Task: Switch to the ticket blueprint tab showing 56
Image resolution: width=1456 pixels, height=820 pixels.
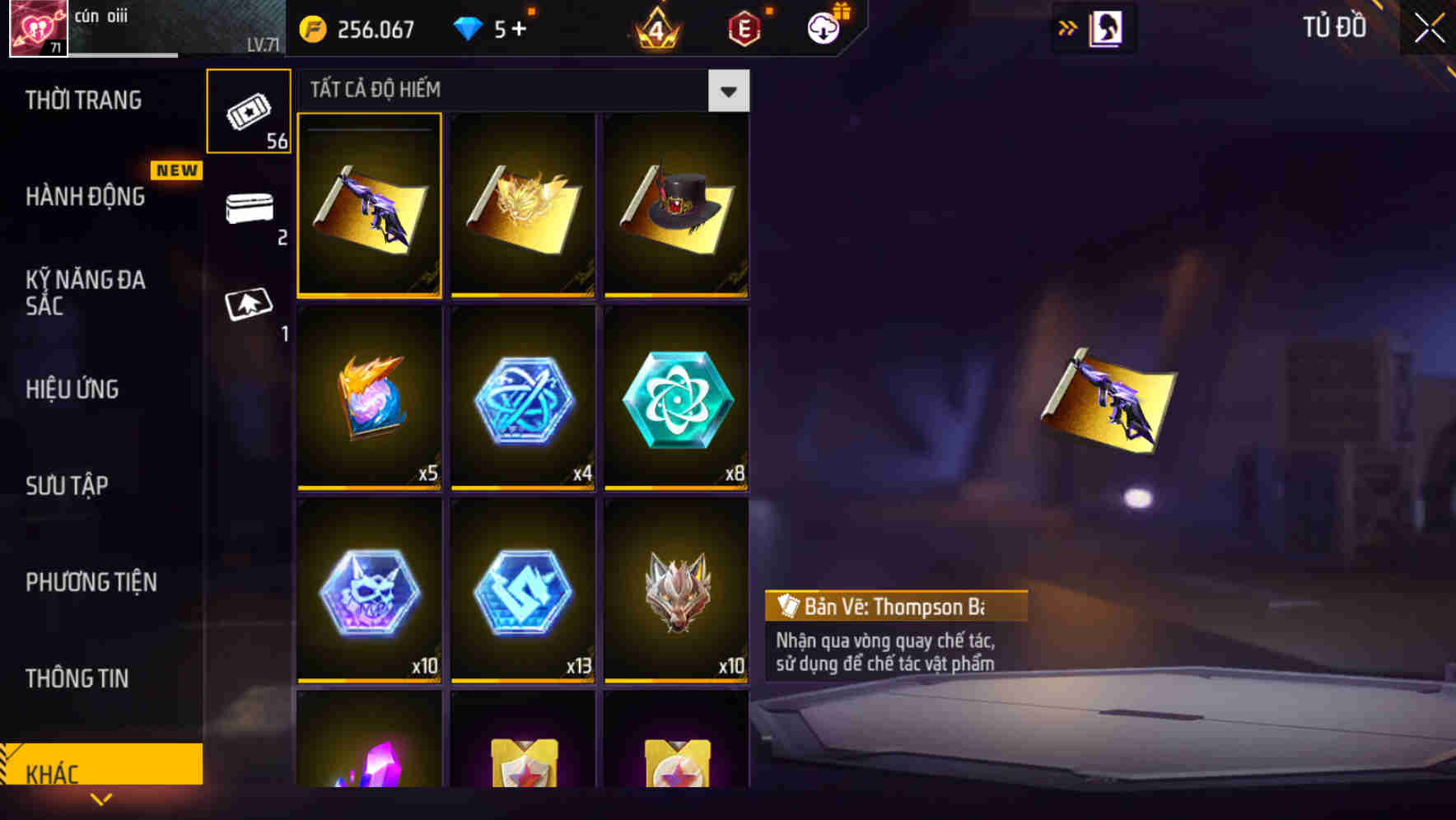Action: tap(250, 109)
